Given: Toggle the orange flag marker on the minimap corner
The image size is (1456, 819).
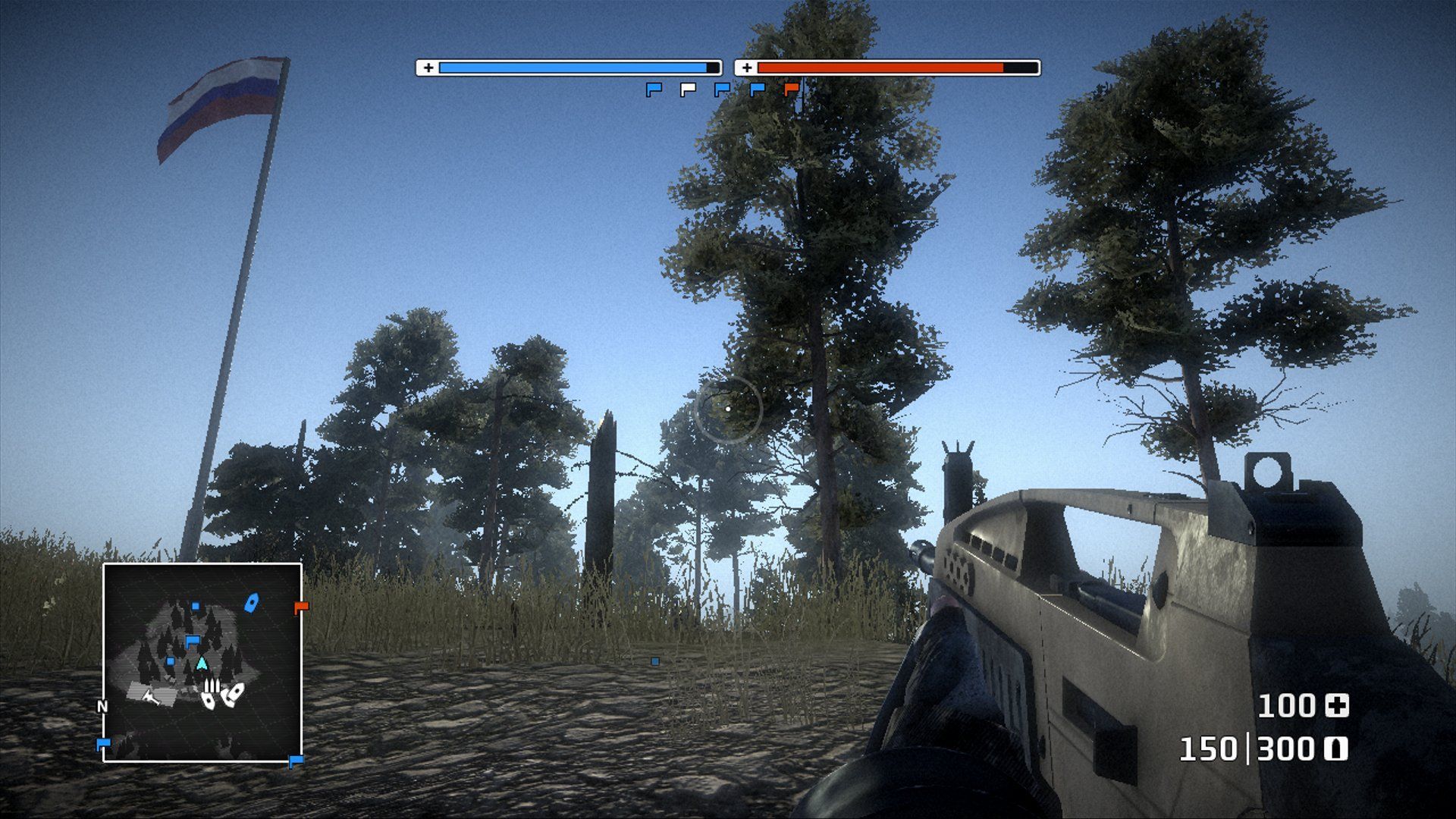Looking at the screenshot, I should (x=301, y=607).
